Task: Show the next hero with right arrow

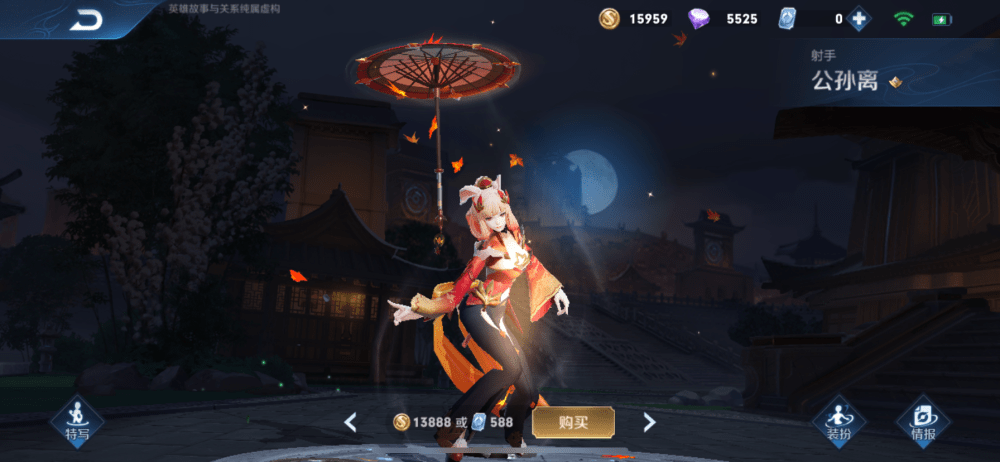Action: [x=649, y=422]
